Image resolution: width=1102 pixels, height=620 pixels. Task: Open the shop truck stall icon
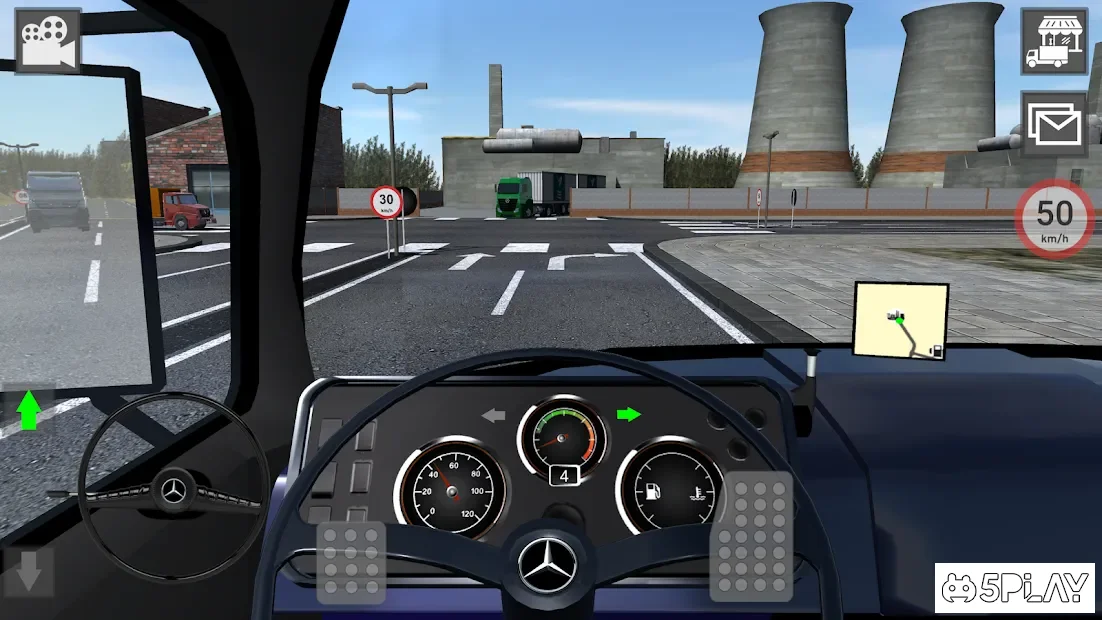(1054, 40)
